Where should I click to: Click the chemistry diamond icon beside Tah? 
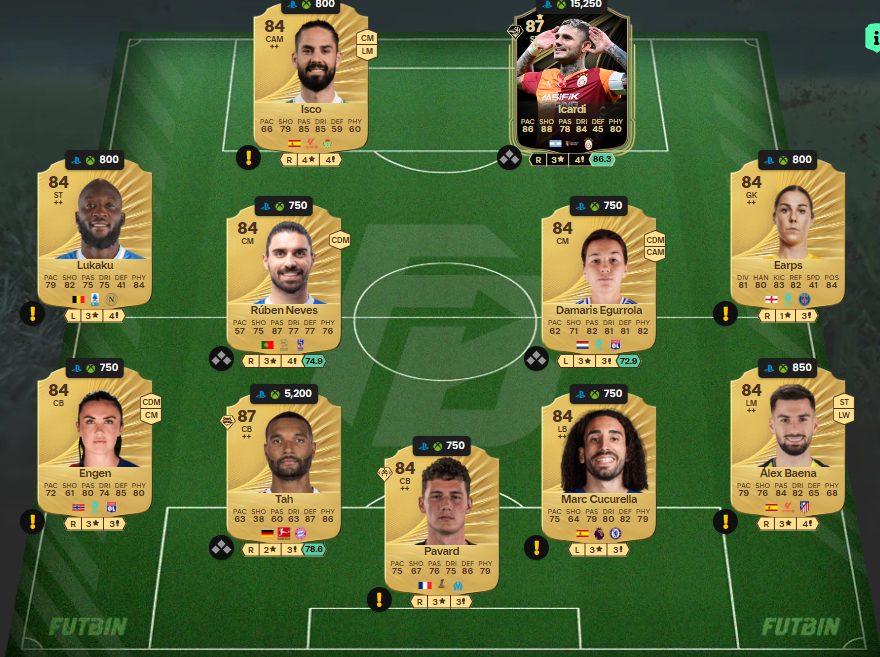click(x=221, y=547)
